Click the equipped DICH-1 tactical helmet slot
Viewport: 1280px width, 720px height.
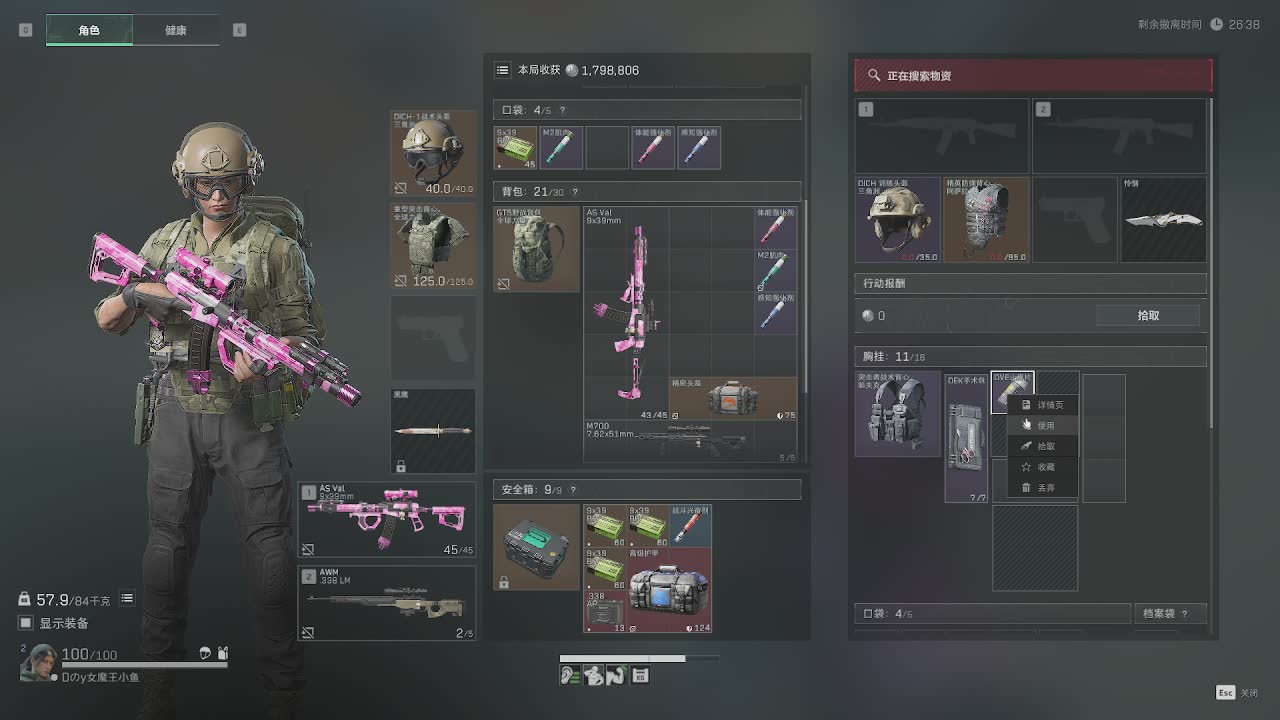[x=432, y=153]
